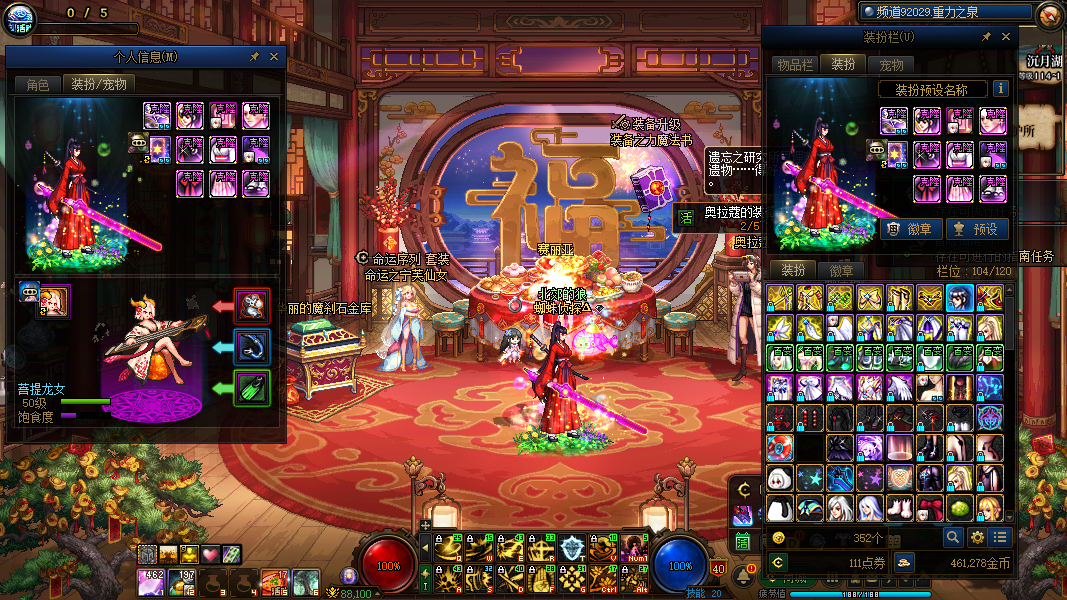1067x600 pixels.
Task: Click the pet's green equipment slot
Action: (252, 387)
